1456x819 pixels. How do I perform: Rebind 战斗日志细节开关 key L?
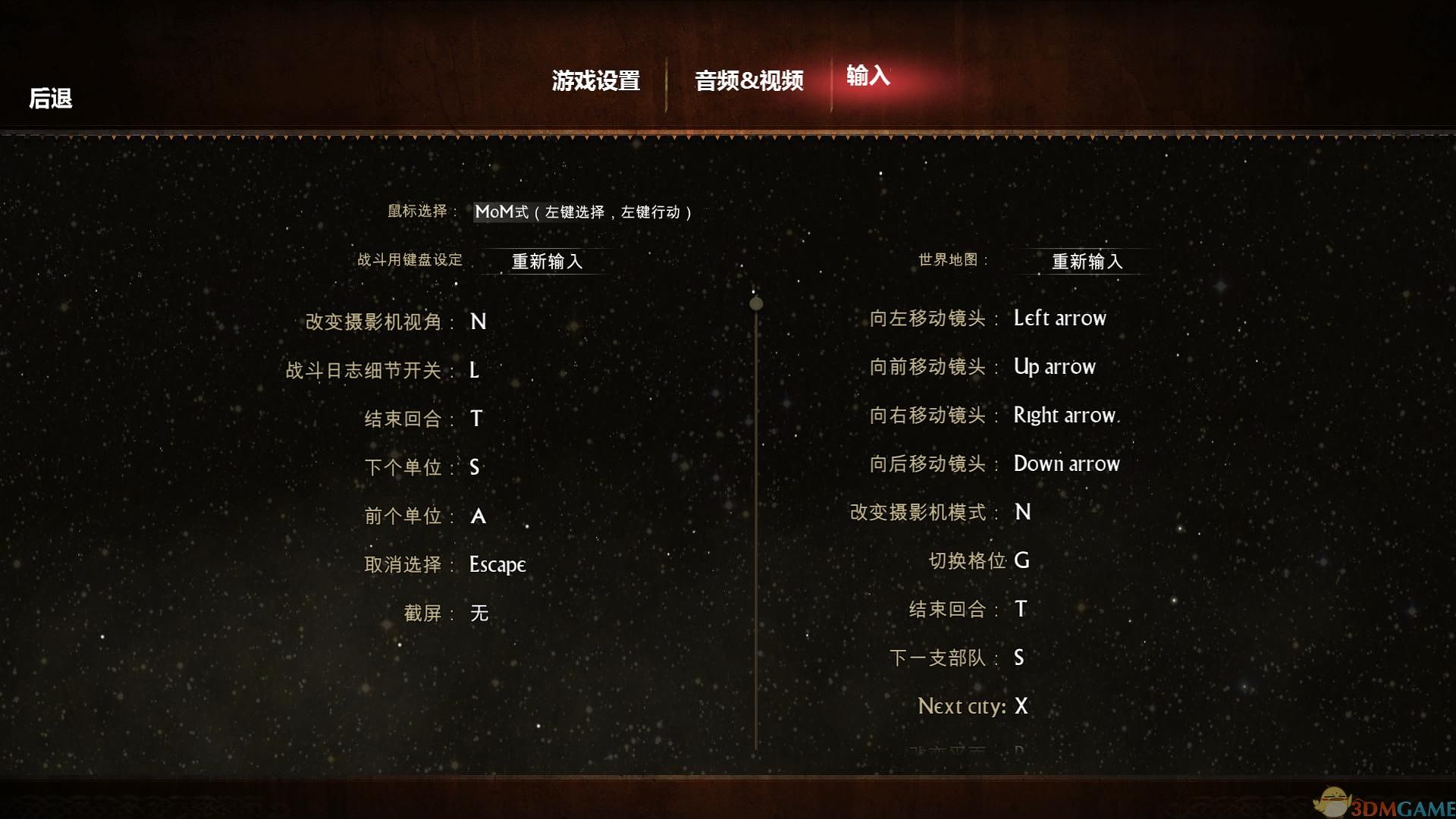474,370
